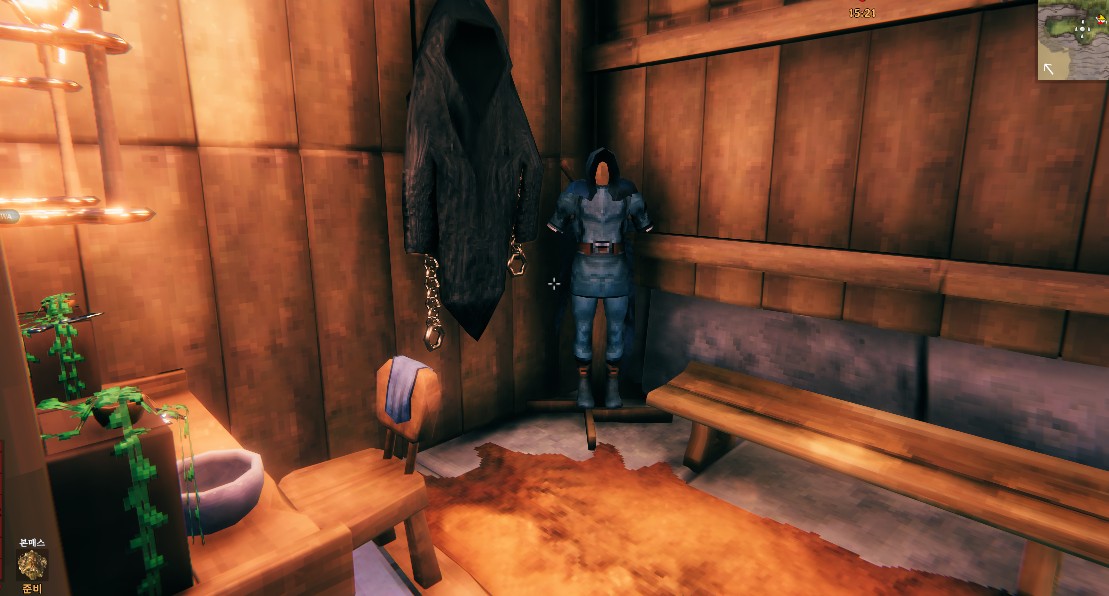The image size is (1109, 596).
Task: Activate the Bonemass forsaken power icon
Action: pyautogui.click(x=33, y=565)
